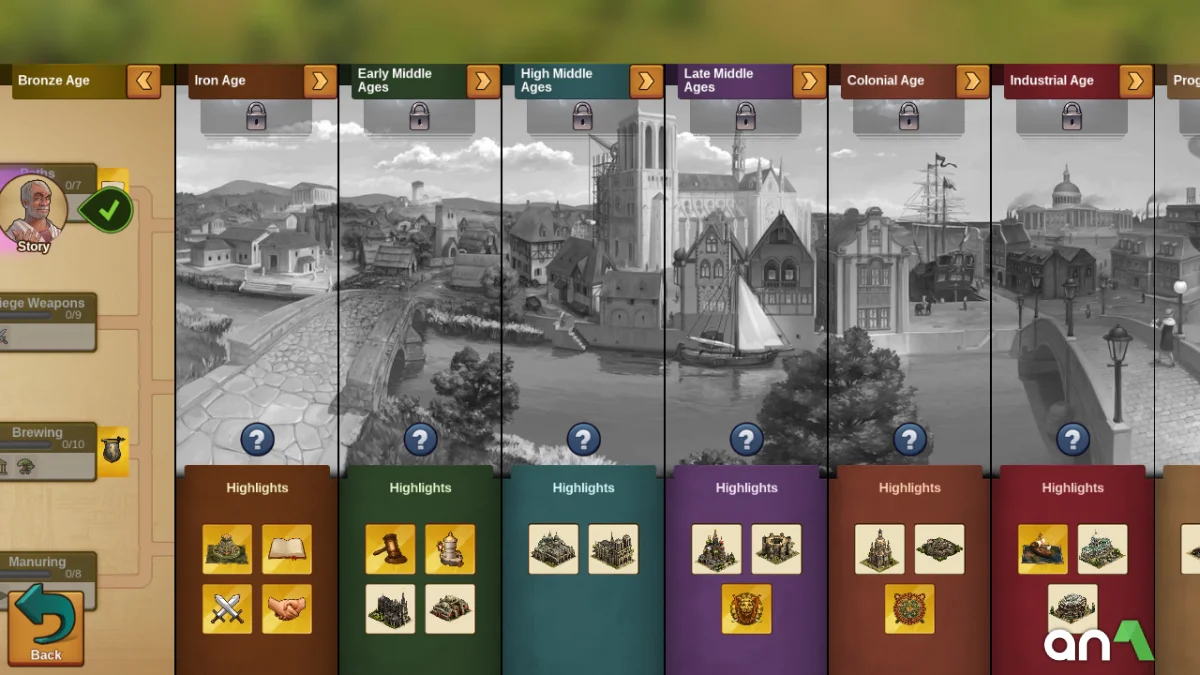The image size is (1200, 675).
Task: Select the crossed swords highlight icon
Action: point(227,609)
